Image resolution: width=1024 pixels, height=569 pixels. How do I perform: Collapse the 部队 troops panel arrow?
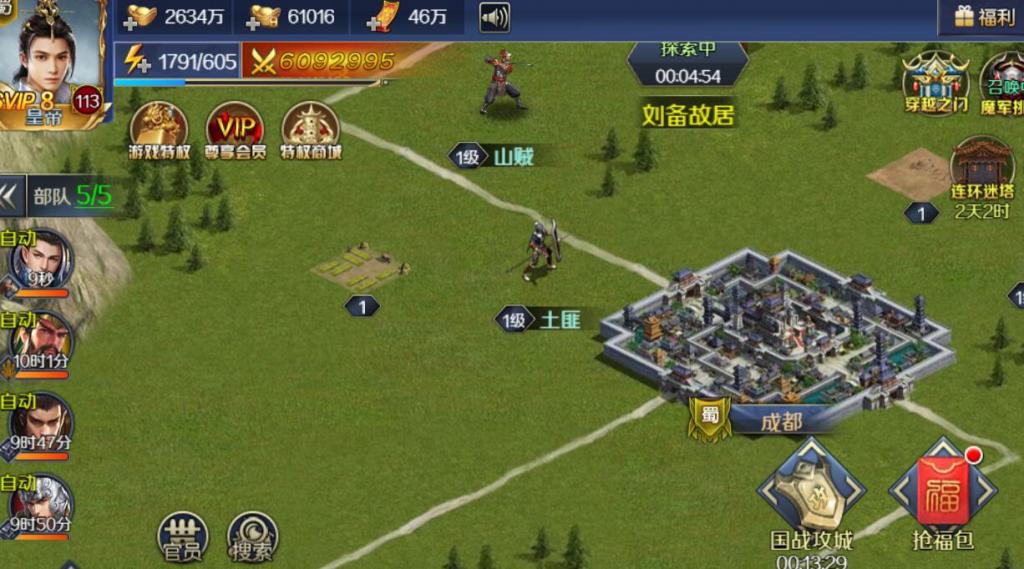[11, 194]
